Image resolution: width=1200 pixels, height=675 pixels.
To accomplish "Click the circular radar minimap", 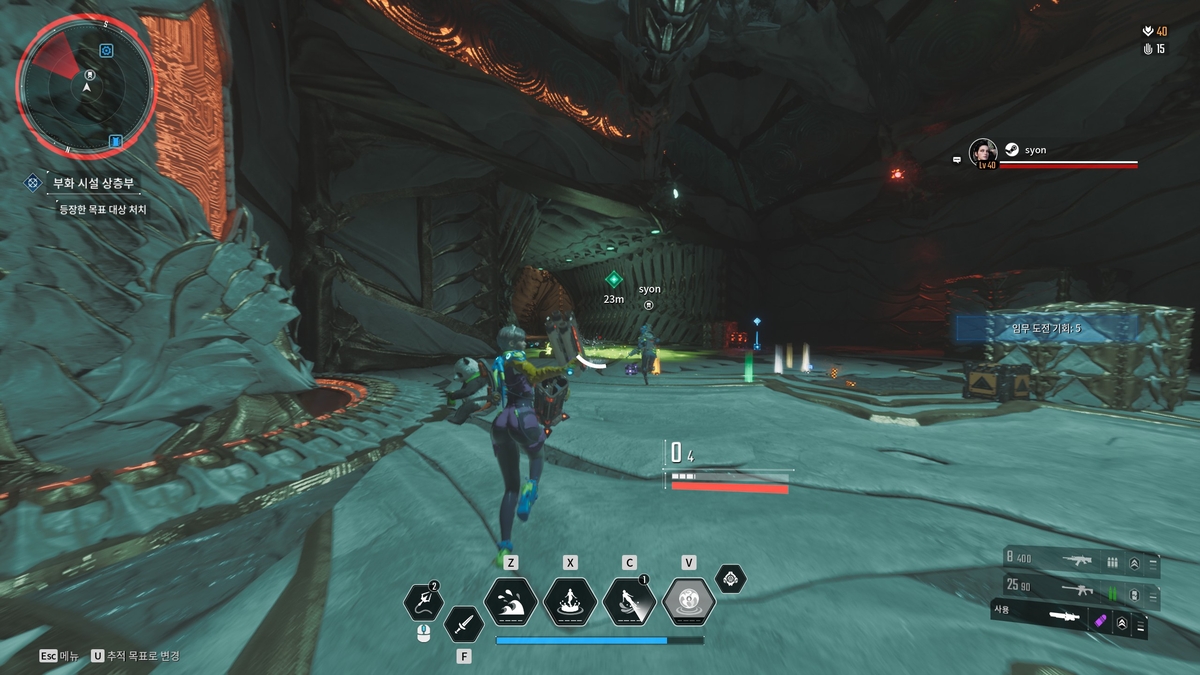I will point(86,87).
